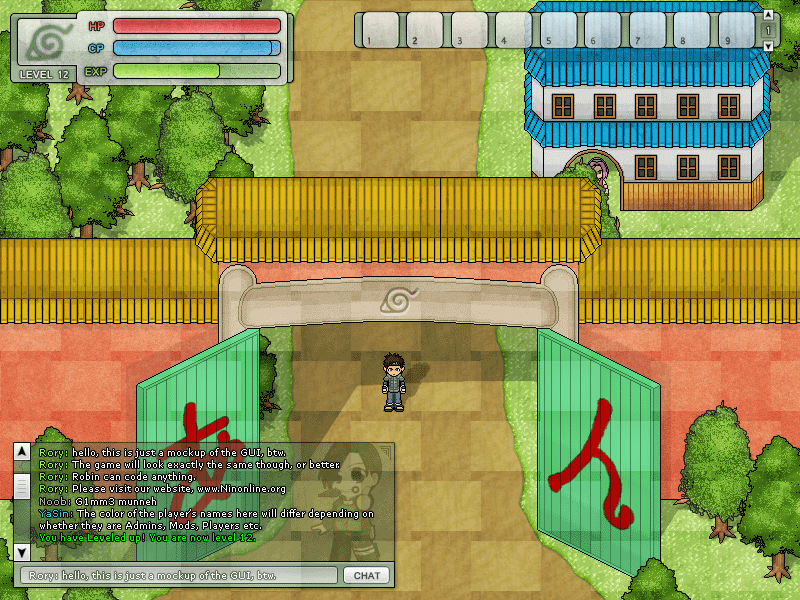The image size is (800, 600).
Task: Click the chat log scroll-up arrow
Action: (22, 453)
